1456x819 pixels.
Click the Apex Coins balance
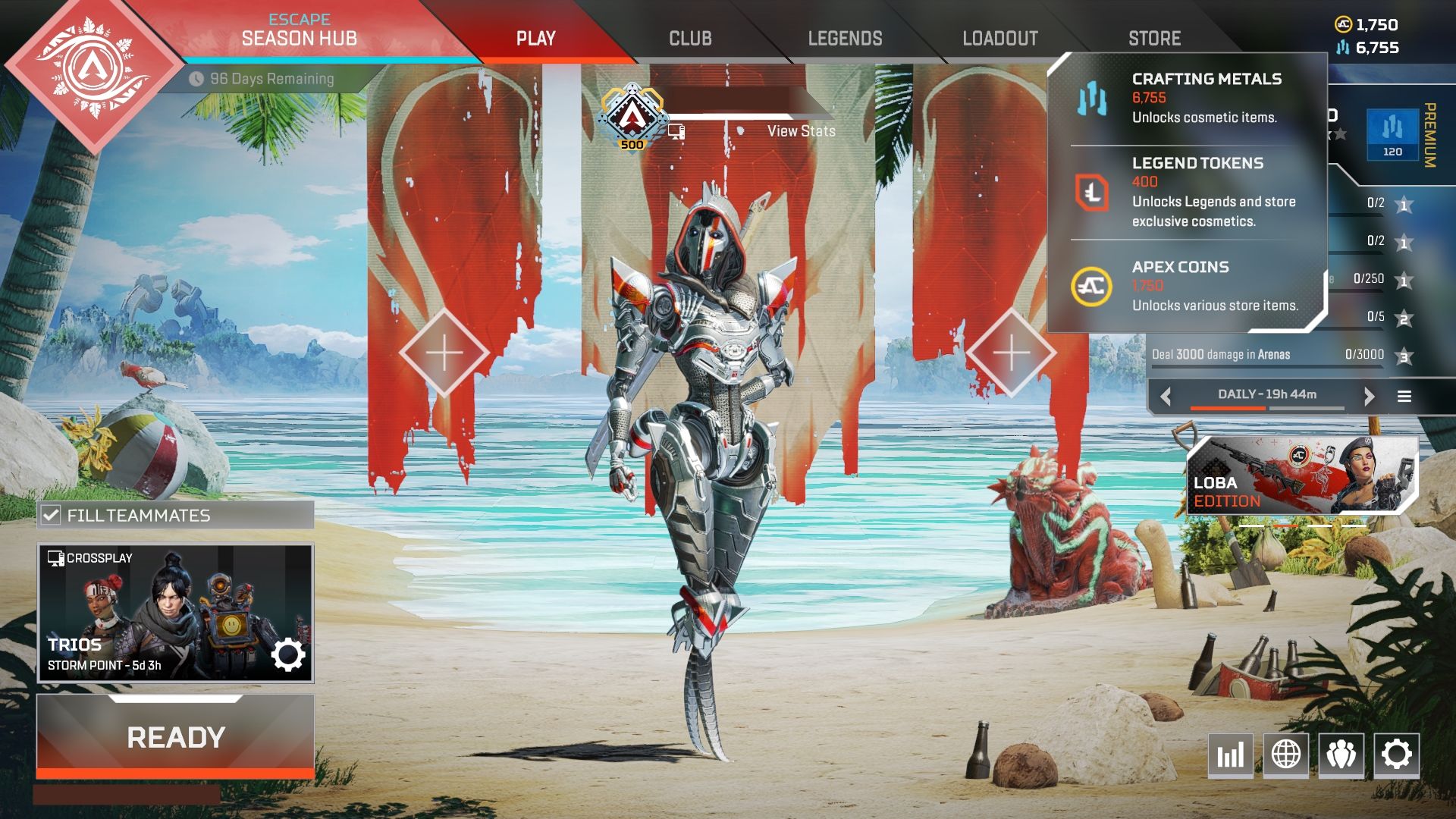1367,24
